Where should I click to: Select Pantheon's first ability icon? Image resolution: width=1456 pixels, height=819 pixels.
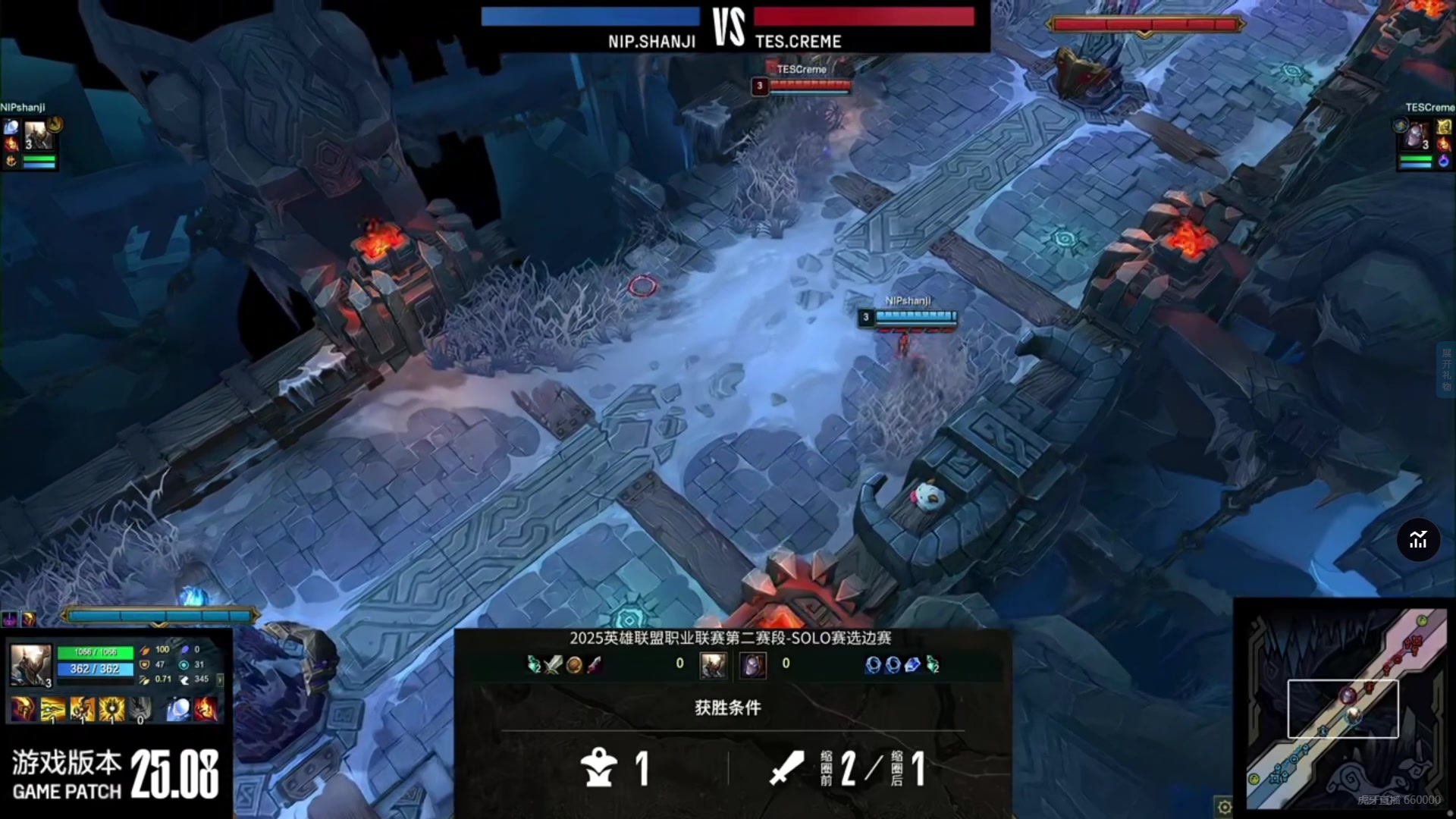(x=52, y=709)
